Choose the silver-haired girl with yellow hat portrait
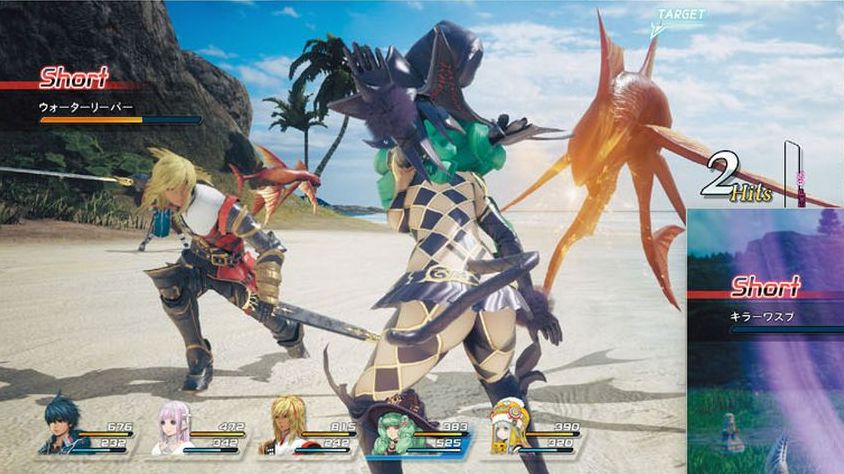844x474 pixels. (x=509, y=426)
